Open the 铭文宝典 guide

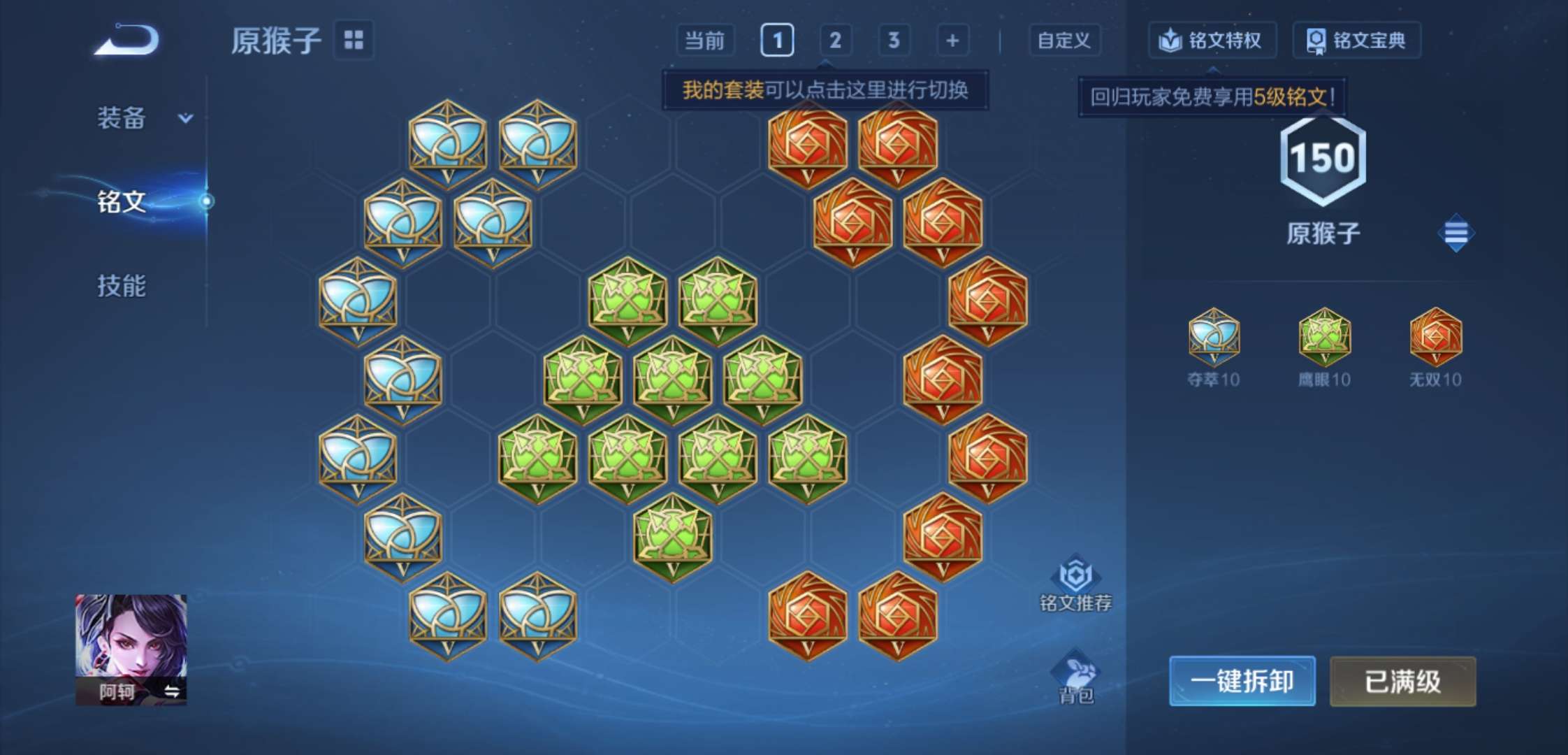coord(1356,40)
